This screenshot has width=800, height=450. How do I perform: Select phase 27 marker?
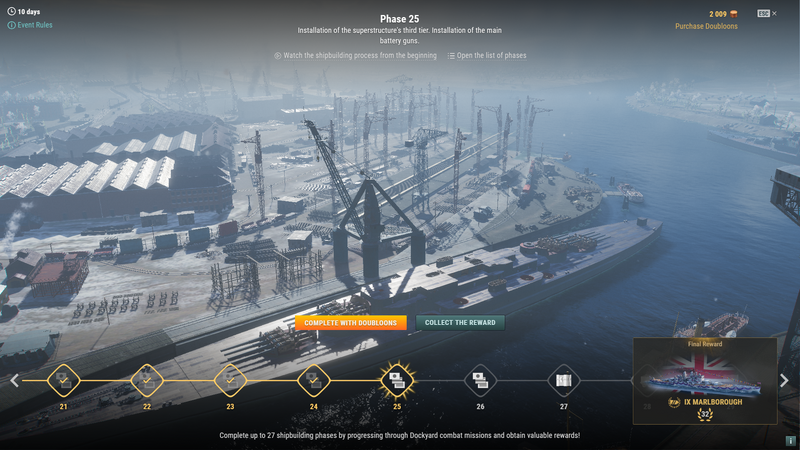(x=563, y=380)
